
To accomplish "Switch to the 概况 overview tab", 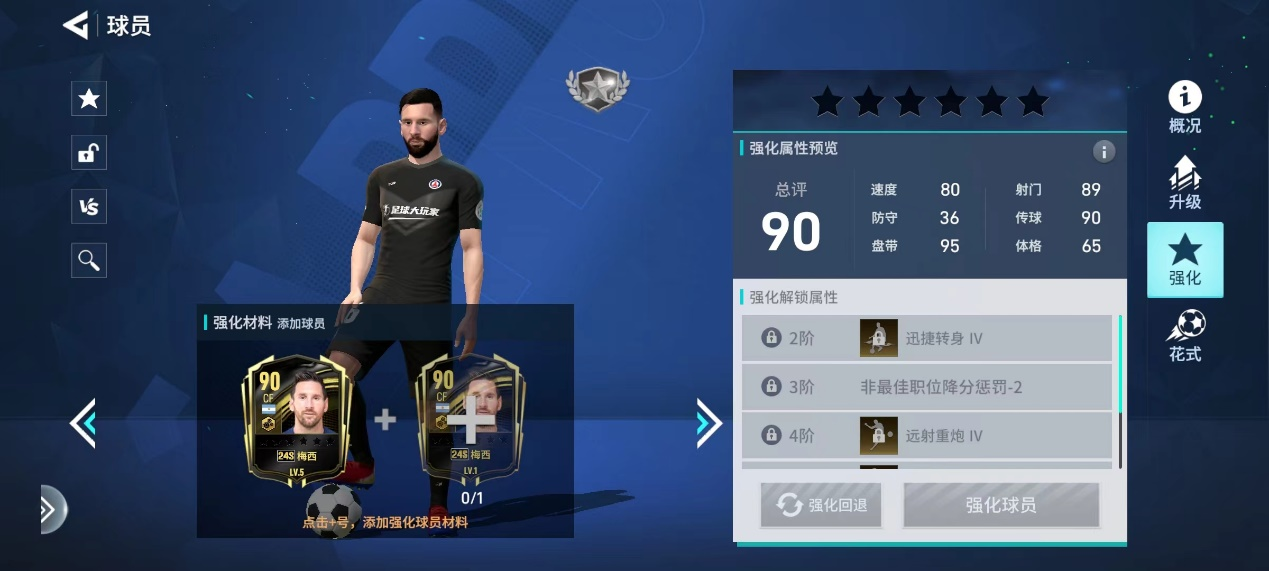I will (x=1185, y=108).
